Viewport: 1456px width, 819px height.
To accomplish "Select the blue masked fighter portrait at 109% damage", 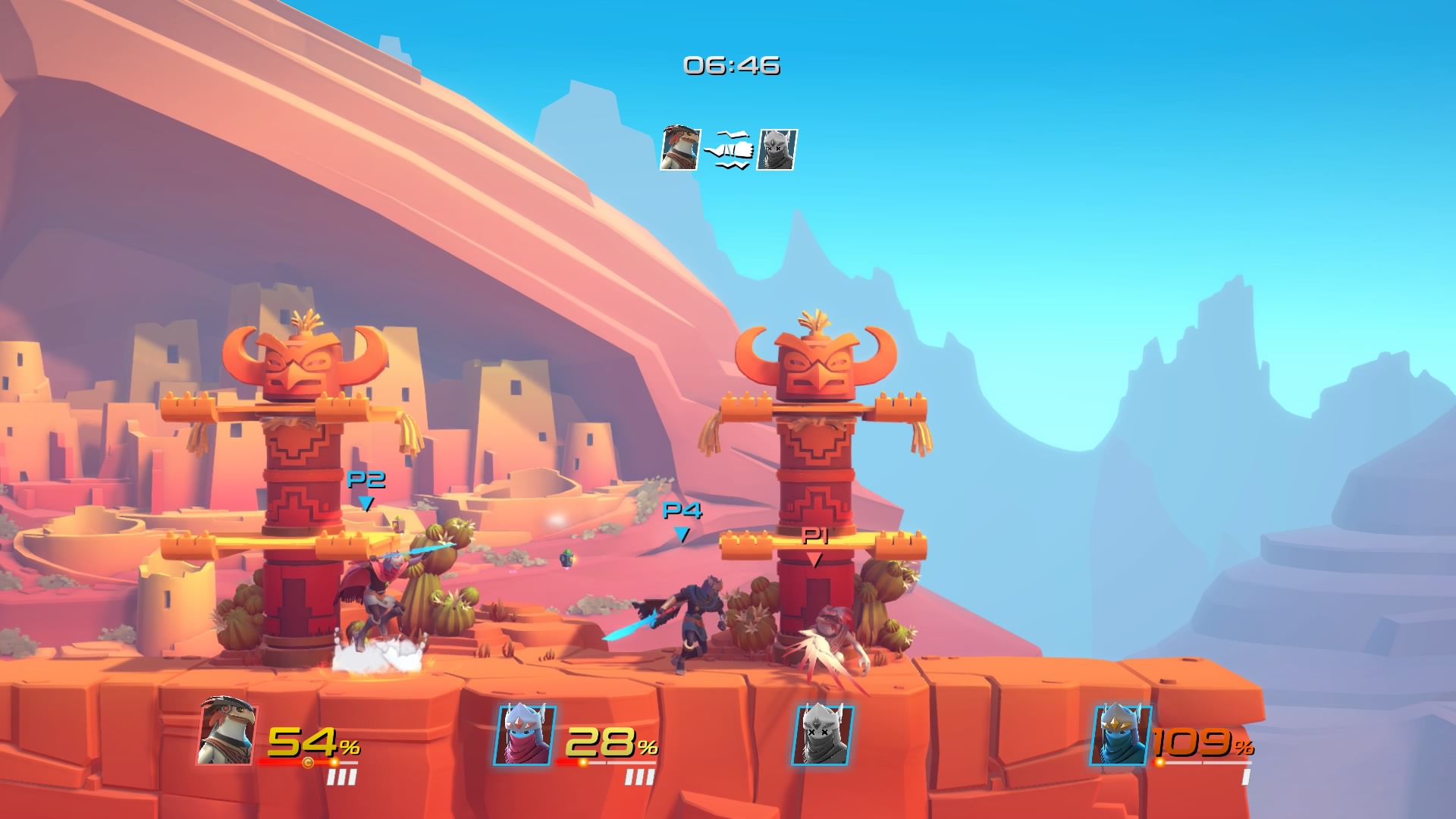I will coord(1120,735).
